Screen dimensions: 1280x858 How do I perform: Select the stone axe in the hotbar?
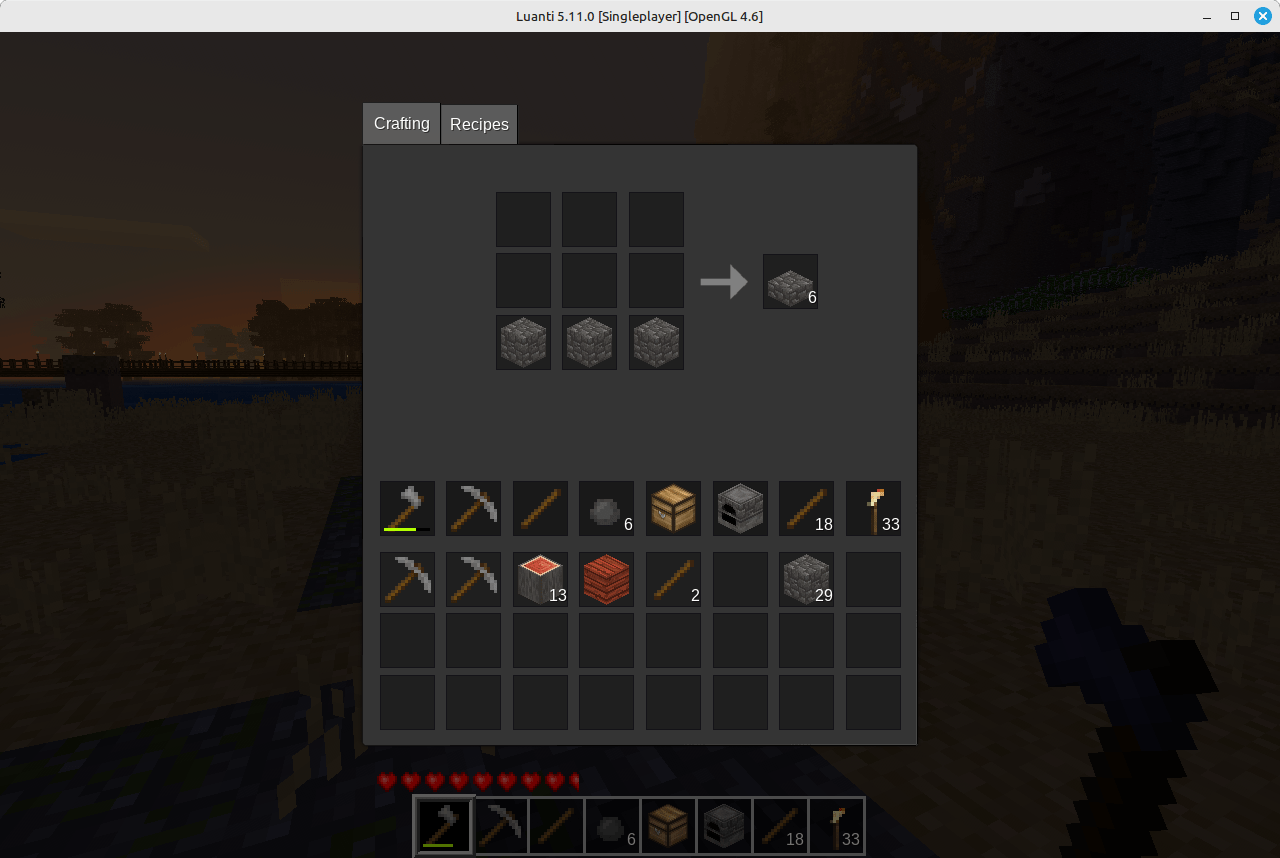pyautogui.click(x=443, y=825)
